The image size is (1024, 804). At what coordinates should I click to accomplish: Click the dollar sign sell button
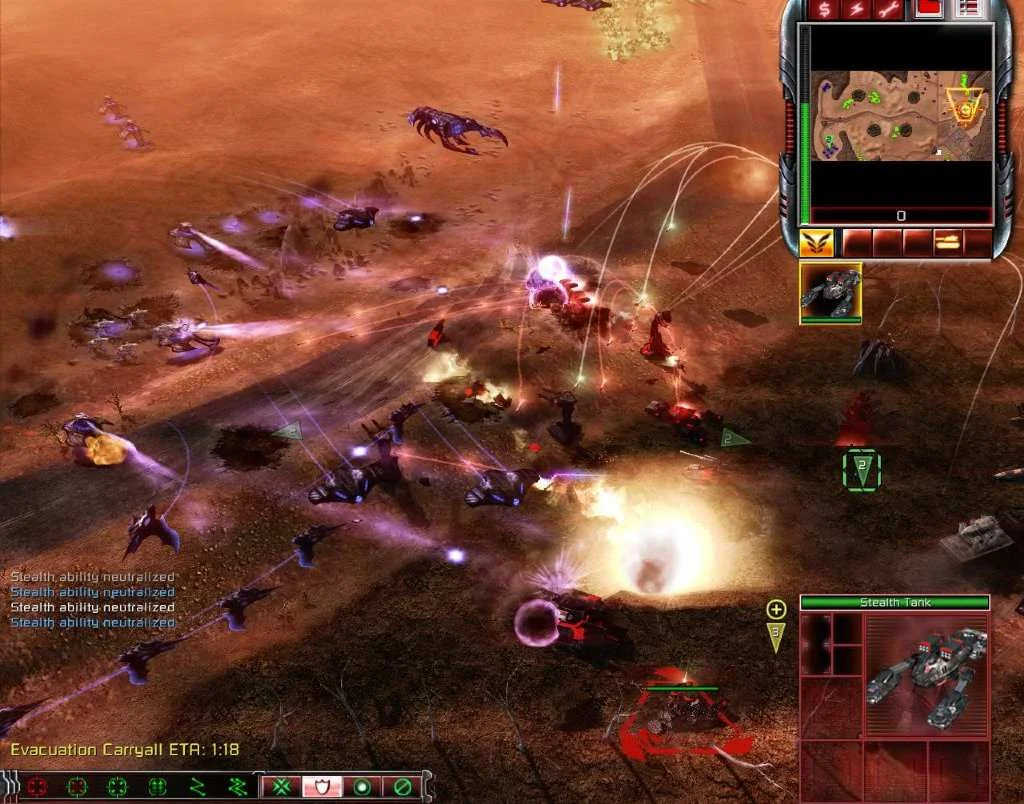tap(824, 10)
